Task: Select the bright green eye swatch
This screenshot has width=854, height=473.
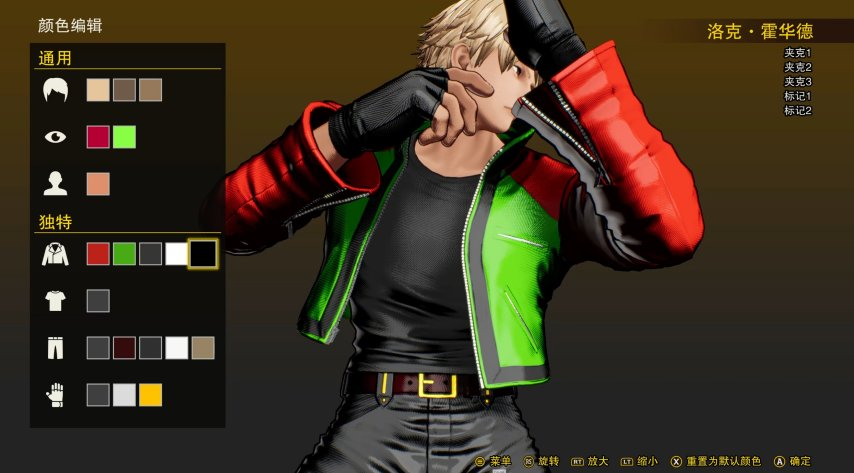Action: pos(124,137)
